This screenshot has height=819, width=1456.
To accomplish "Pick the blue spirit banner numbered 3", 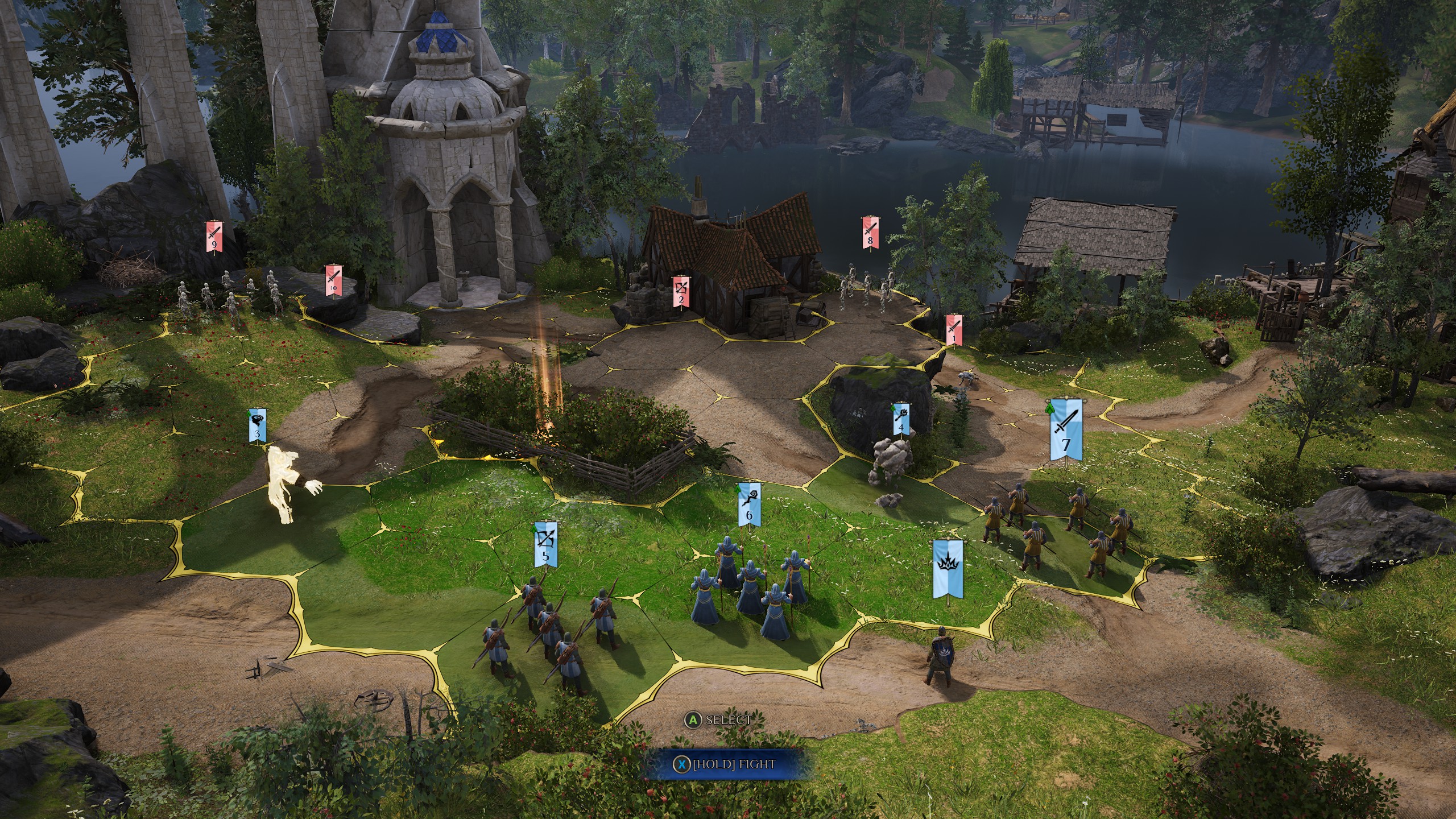I will pyautogui.click(x=258, y=425).
